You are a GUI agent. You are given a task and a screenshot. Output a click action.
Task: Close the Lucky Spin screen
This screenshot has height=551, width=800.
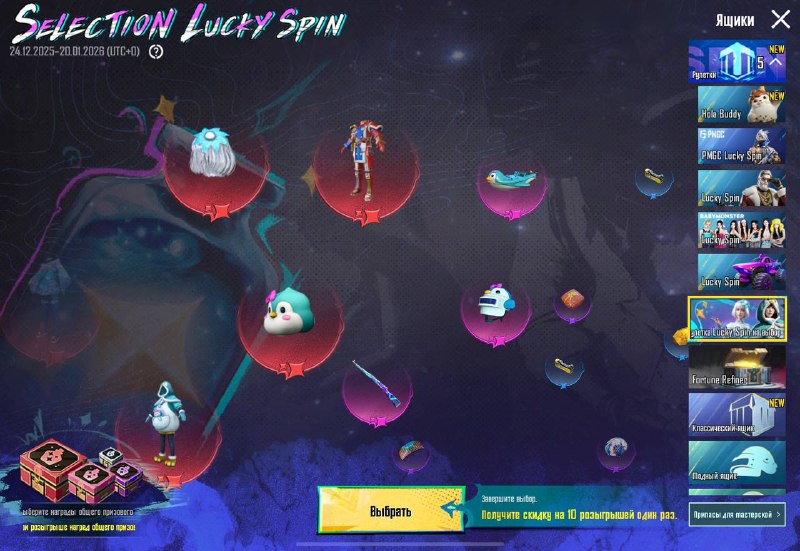[780, 19]
